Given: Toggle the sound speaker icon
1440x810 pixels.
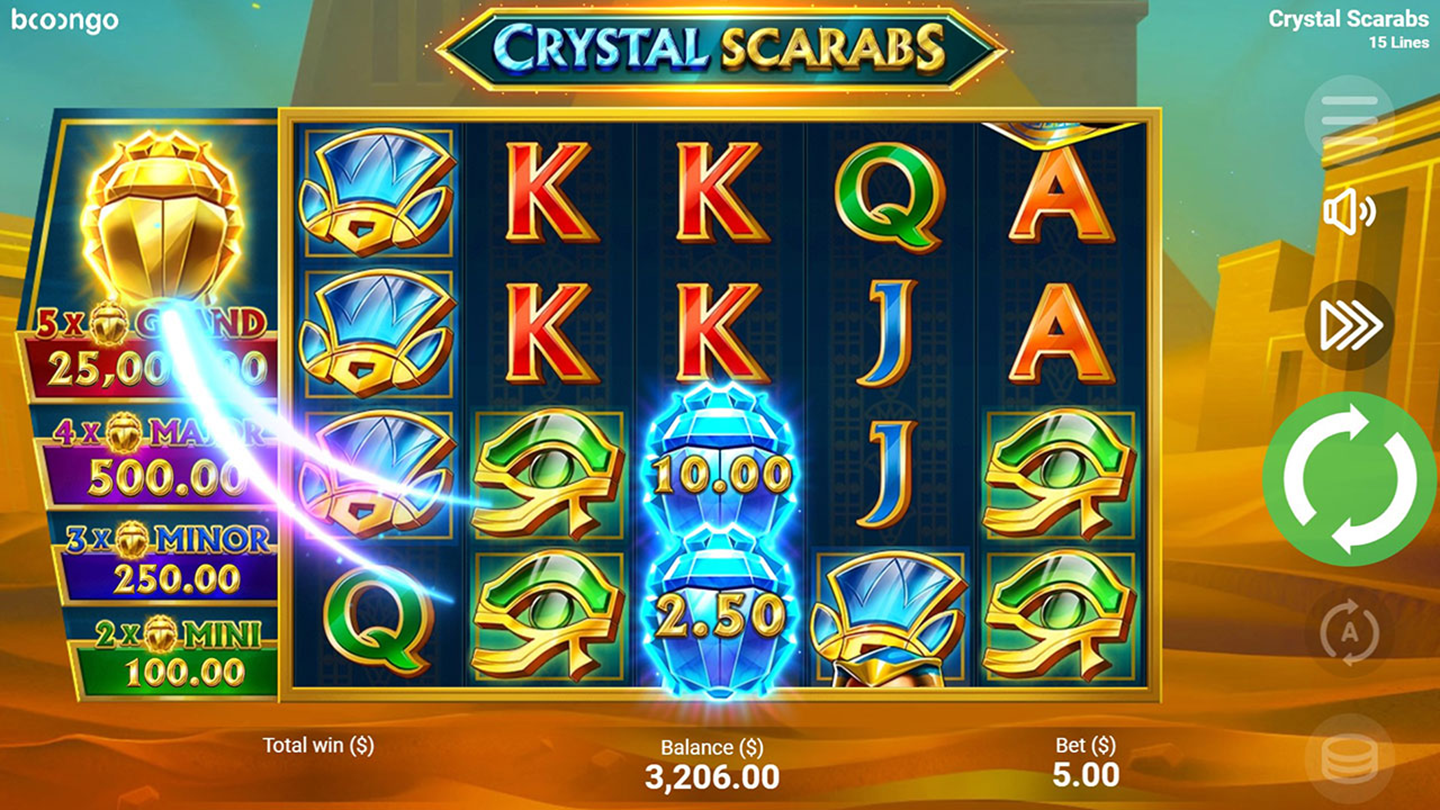Looking at the screenshot, I should (1349, 212).
